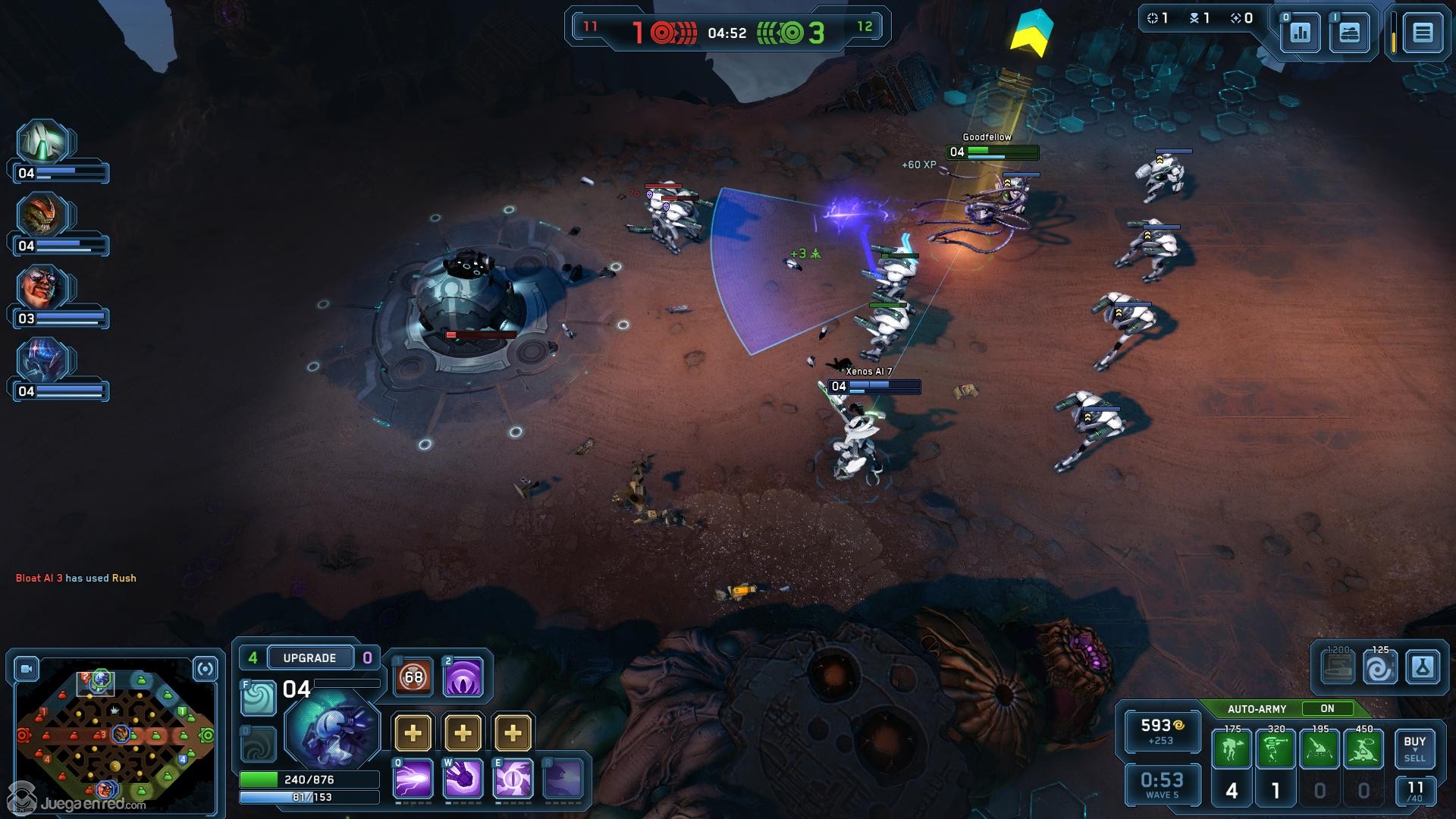This screenshot has height=819, width=1456.
Task: Buy the 320-cost gunner unit
Action: [x=1276, y=749]
